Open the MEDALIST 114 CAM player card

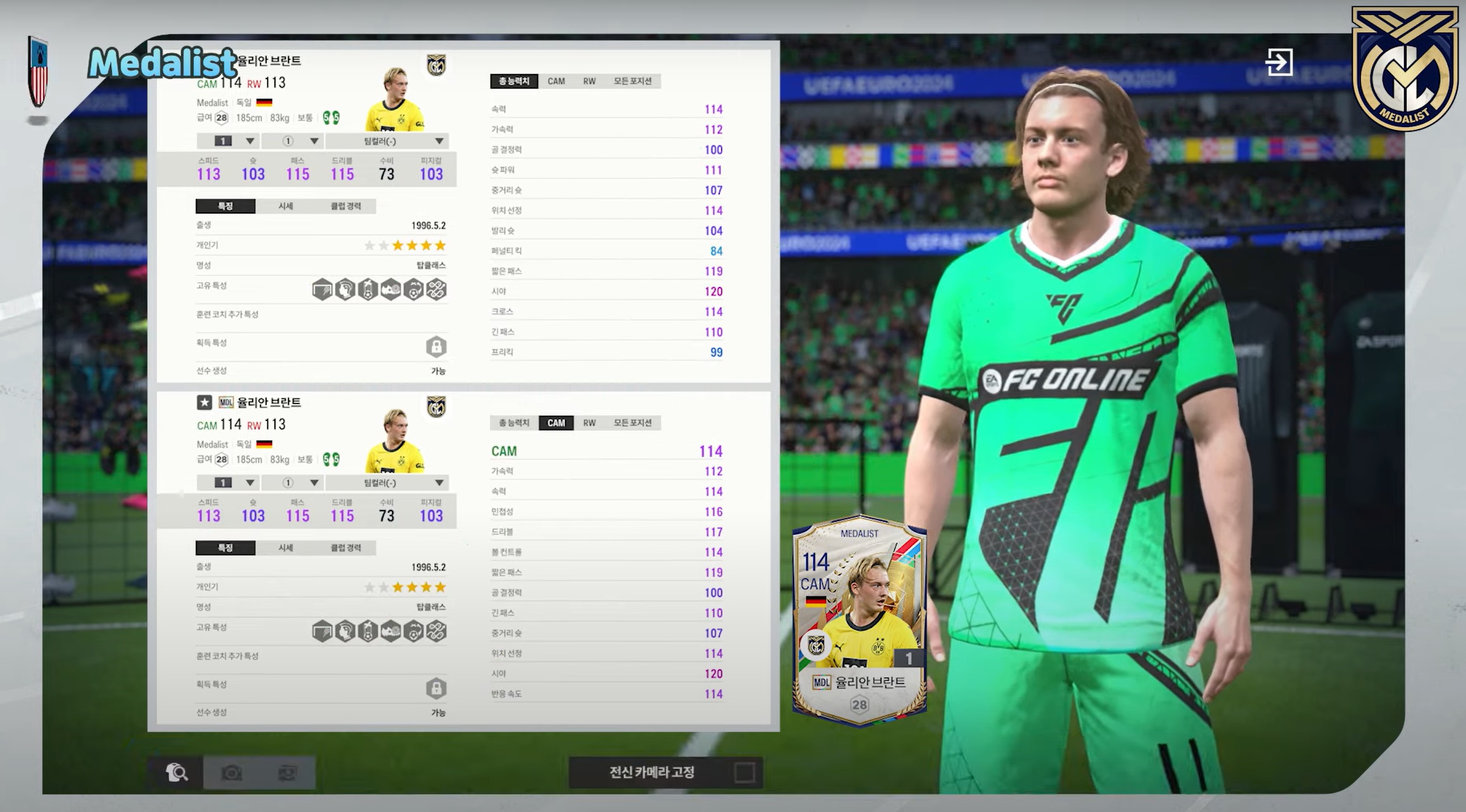(x=859, y=620)
